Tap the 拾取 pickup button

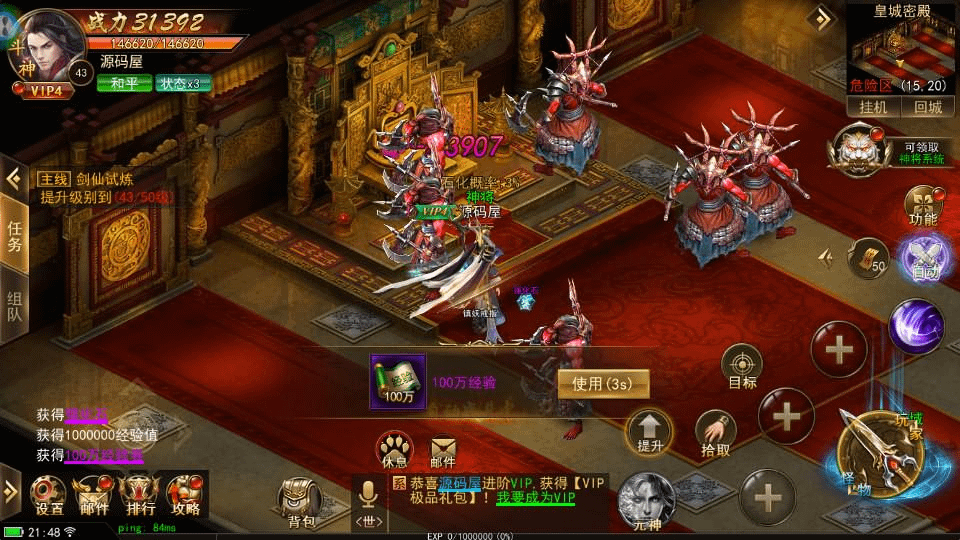[x=715, y=433]
